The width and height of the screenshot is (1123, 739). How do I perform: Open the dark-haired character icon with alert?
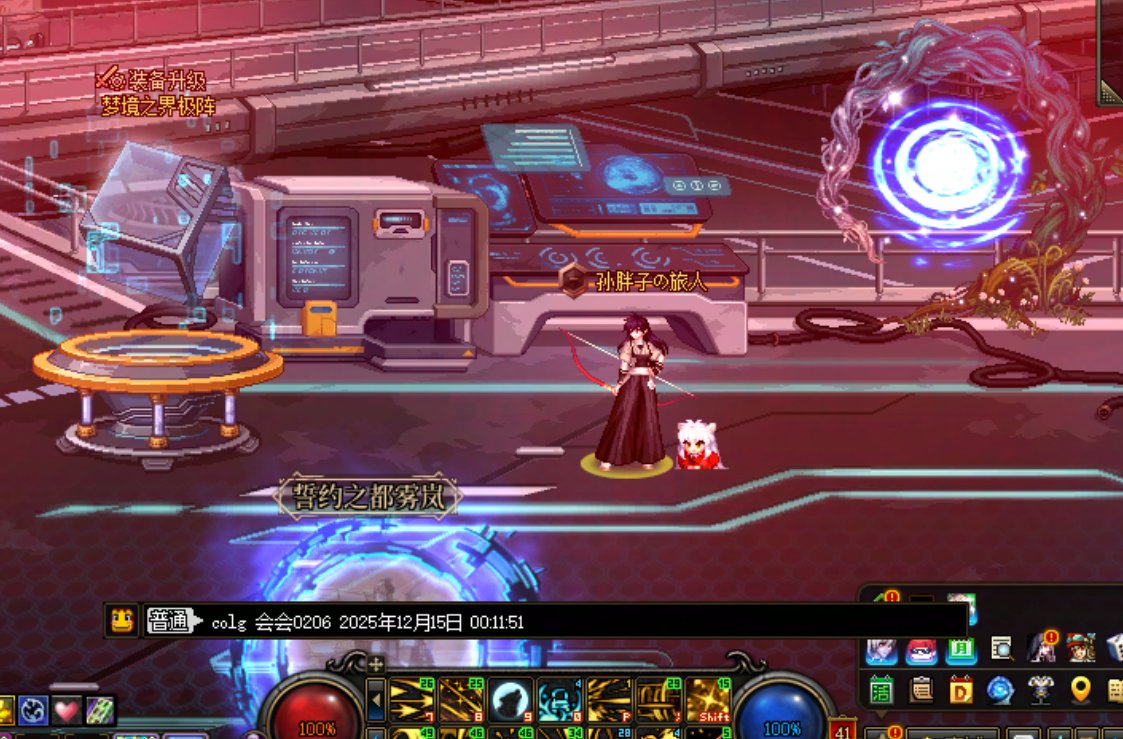point(1041,649)
